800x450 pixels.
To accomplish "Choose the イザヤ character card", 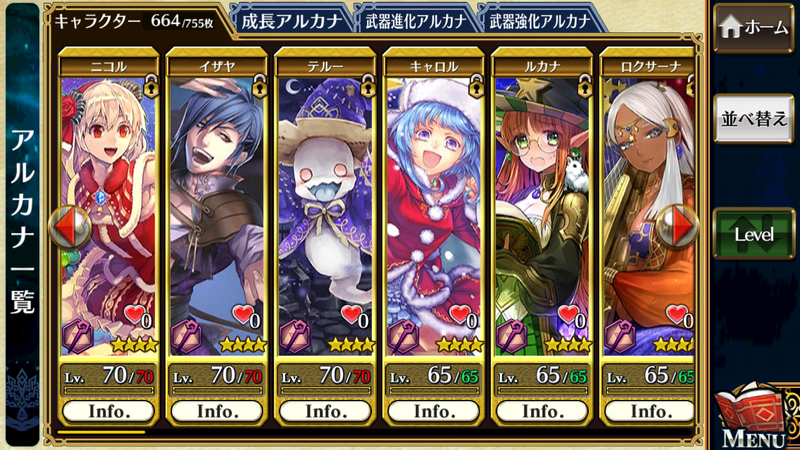I will pos(217,210).
